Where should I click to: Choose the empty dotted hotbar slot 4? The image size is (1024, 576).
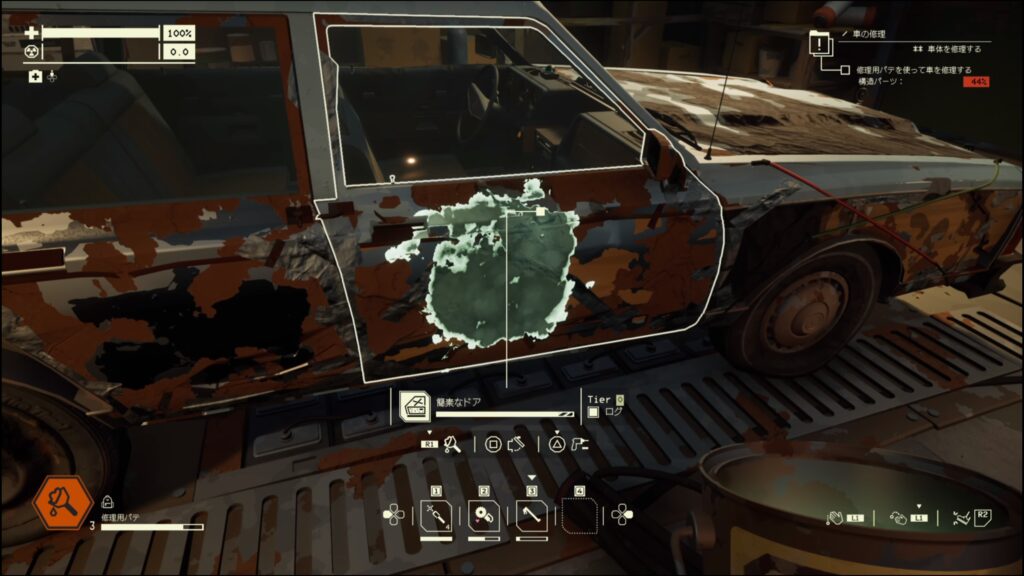(580, 517)
